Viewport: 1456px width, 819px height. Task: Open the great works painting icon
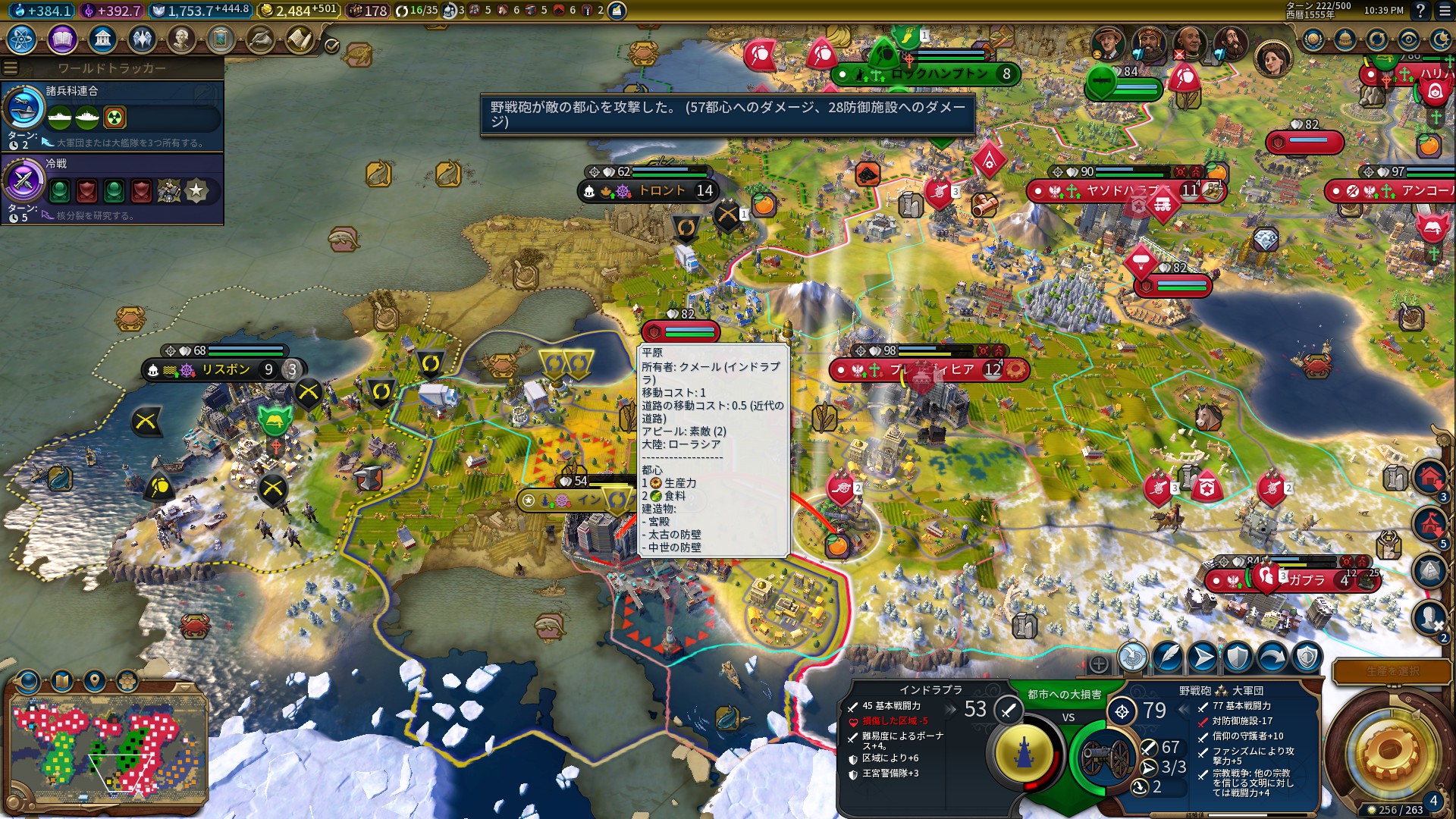coord(221,39)
